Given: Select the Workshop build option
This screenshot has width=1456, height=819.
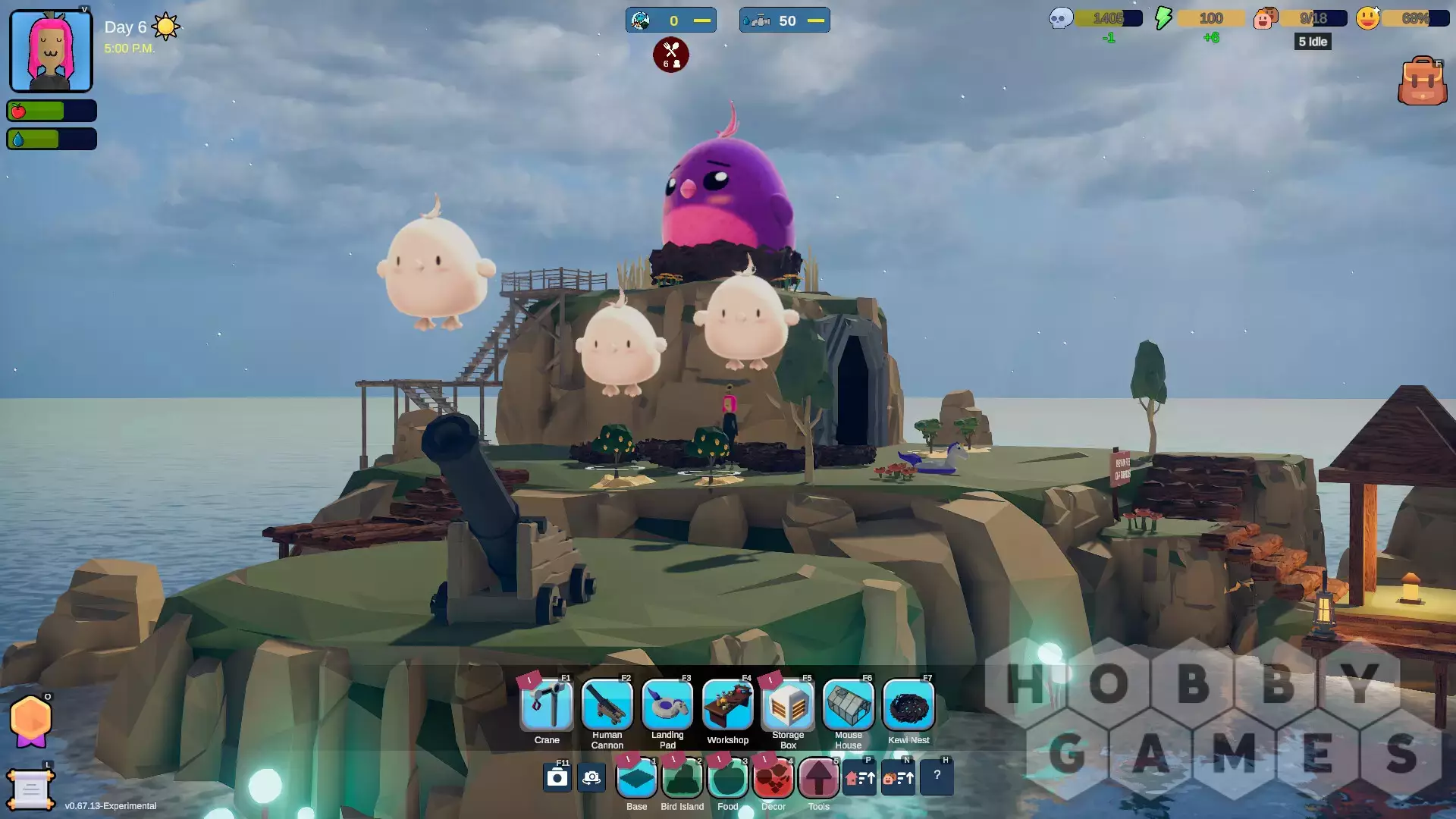Looking at the screenshot, I should pos(727,705).
